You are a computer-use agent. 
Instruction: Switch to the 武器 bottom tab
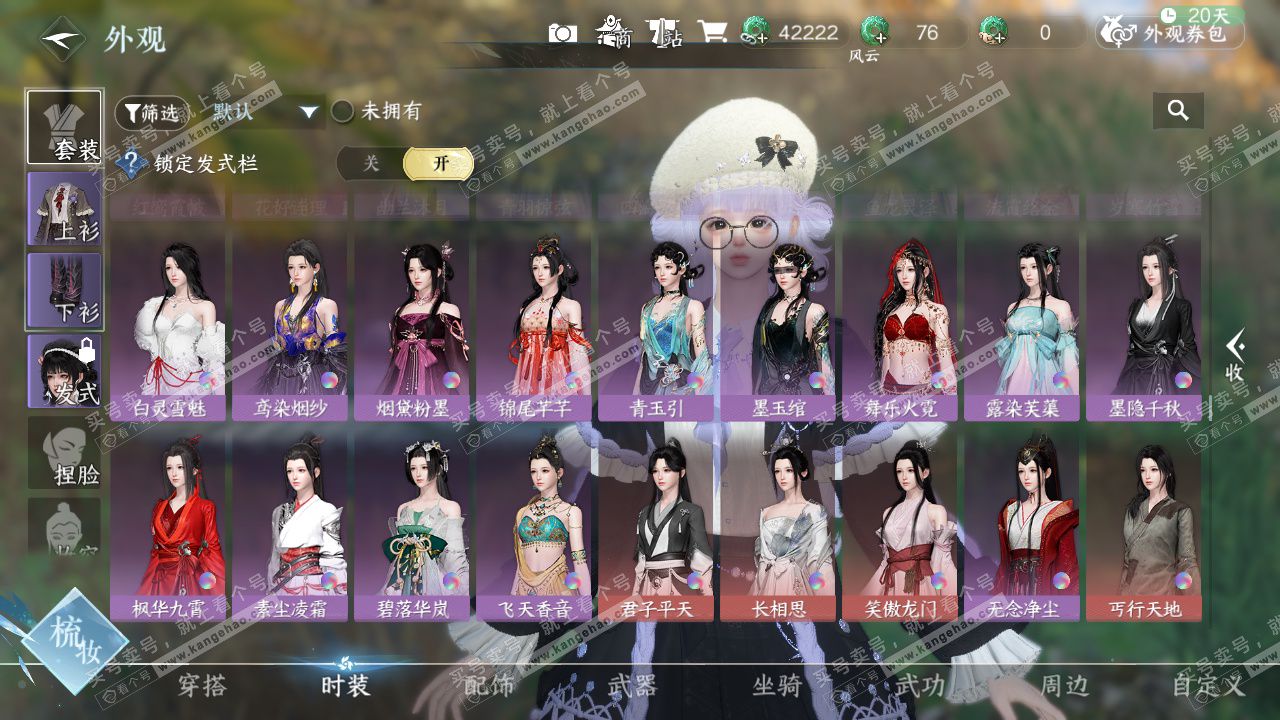[632, 686]
